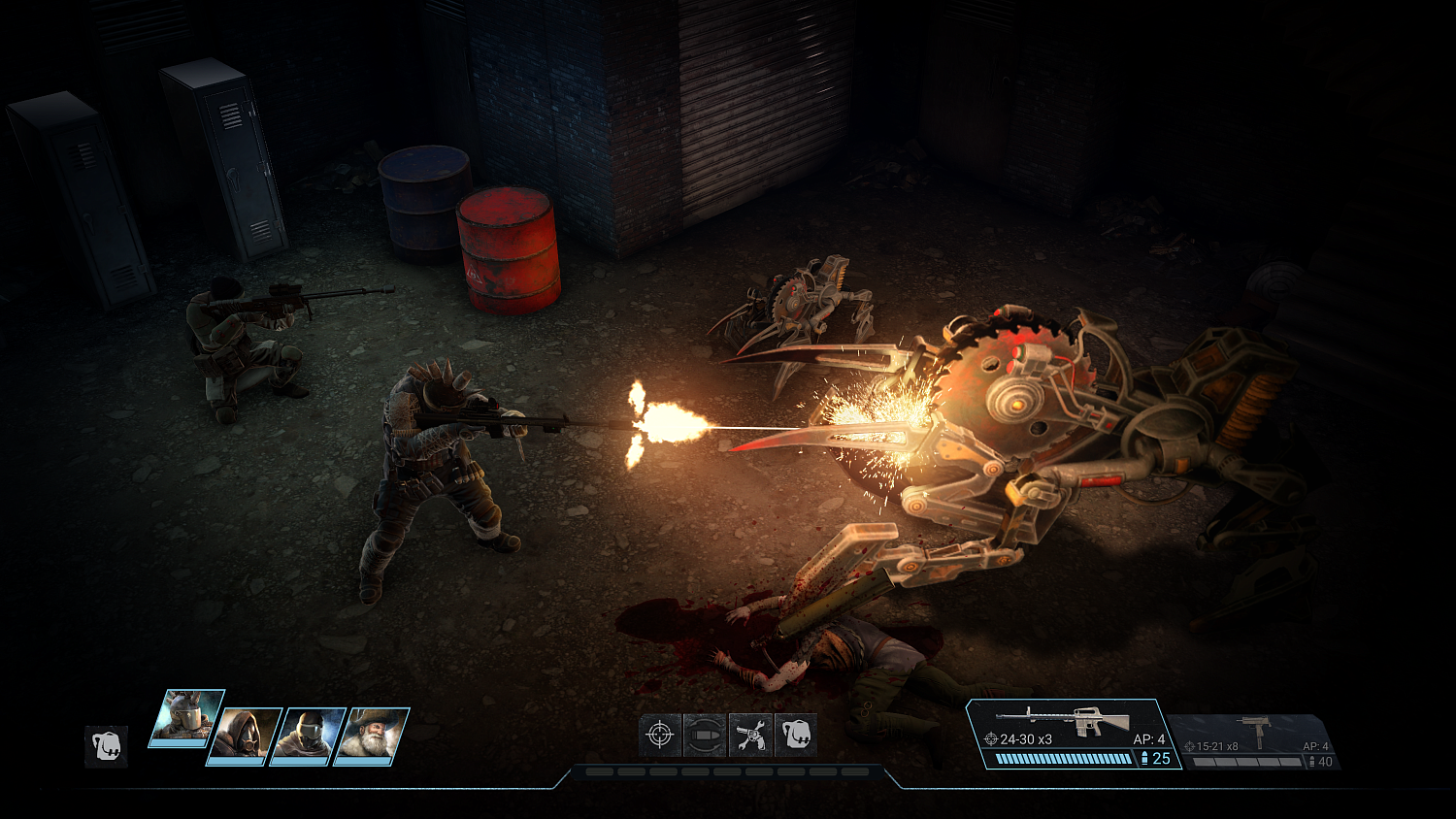Select the precision targeting crosshair icon
Image resolution: width=1456 pixels, height=819 pixels.
coord(660,738)
